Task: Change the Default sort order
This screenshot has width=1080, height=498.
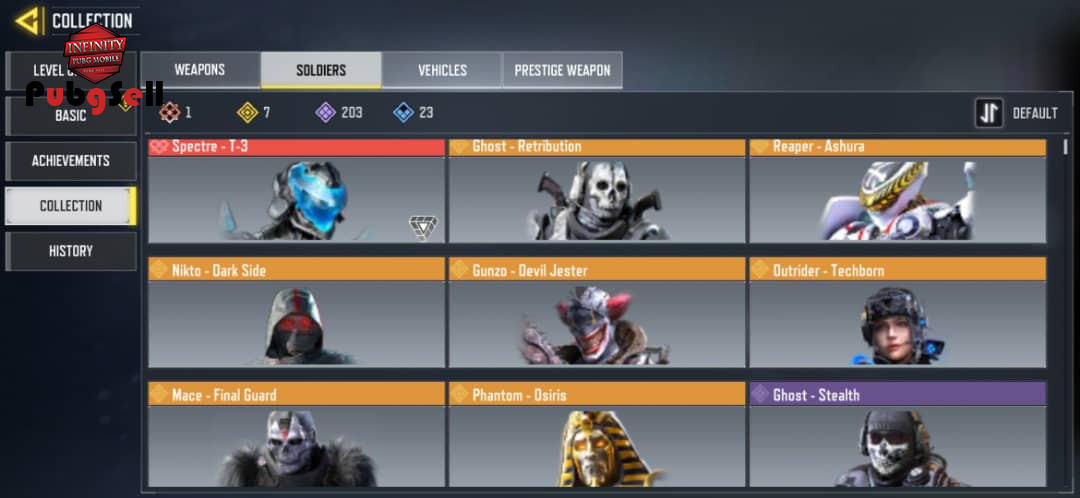Action: pos(1017,113)
